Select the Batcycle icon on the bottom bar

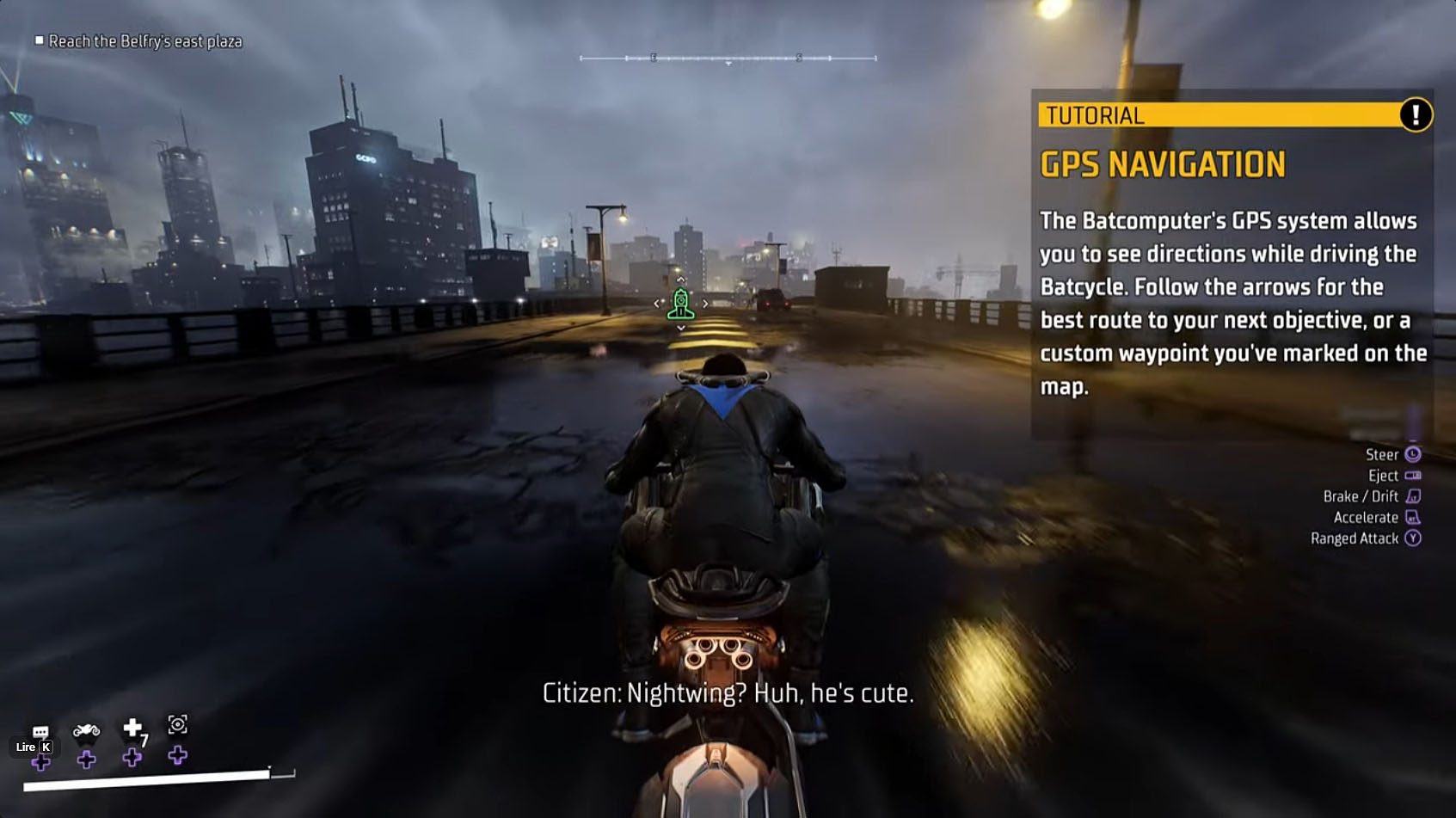click(86, 729)
